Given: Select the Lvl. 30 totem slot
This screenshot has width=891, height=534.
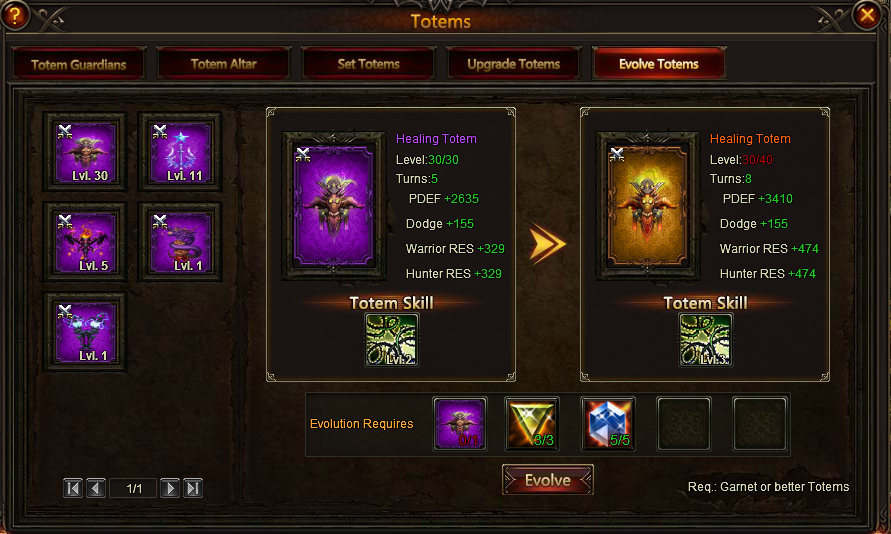Looking at the screenshot, I should coord(85,152).
